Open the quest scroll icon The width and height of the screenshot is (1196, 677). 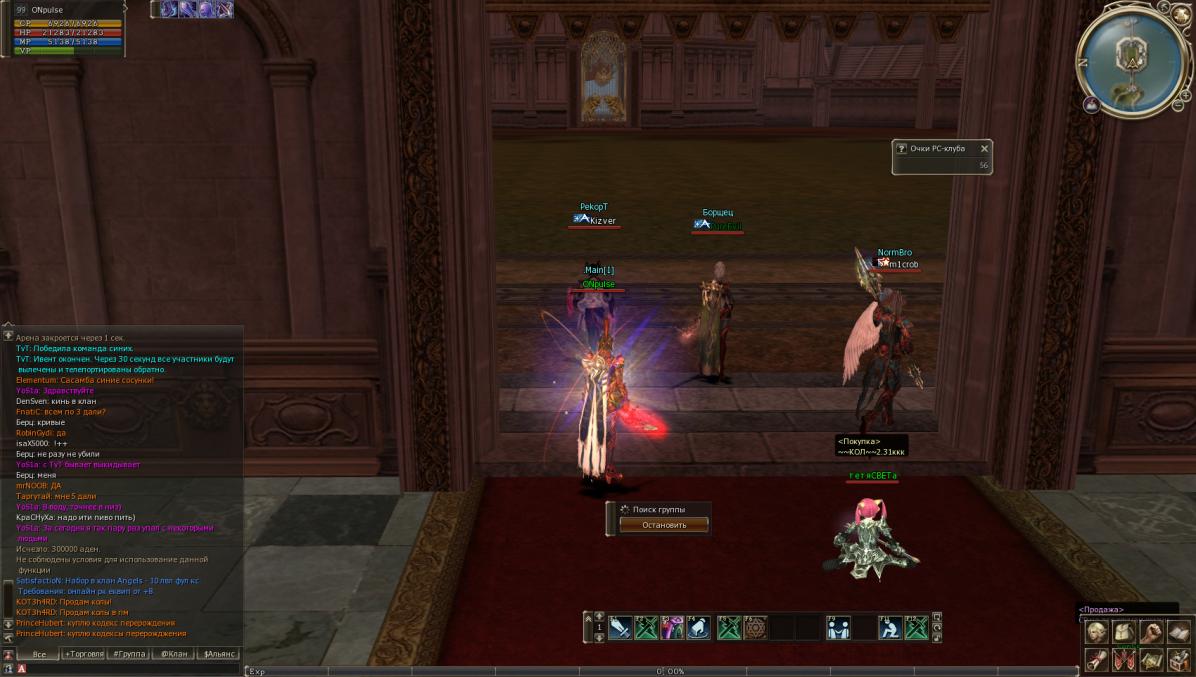1098,659
